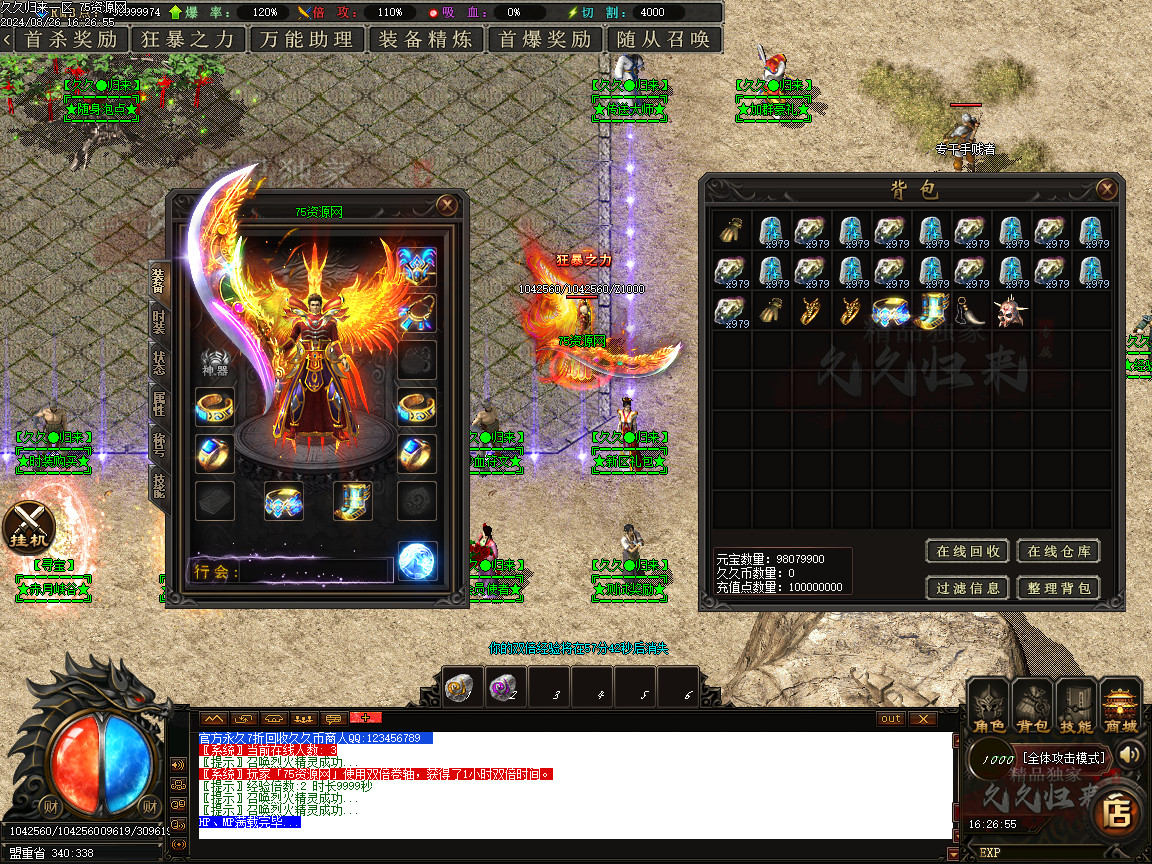
Task: Select the equipped boots slot
Action: click(352, 501)
